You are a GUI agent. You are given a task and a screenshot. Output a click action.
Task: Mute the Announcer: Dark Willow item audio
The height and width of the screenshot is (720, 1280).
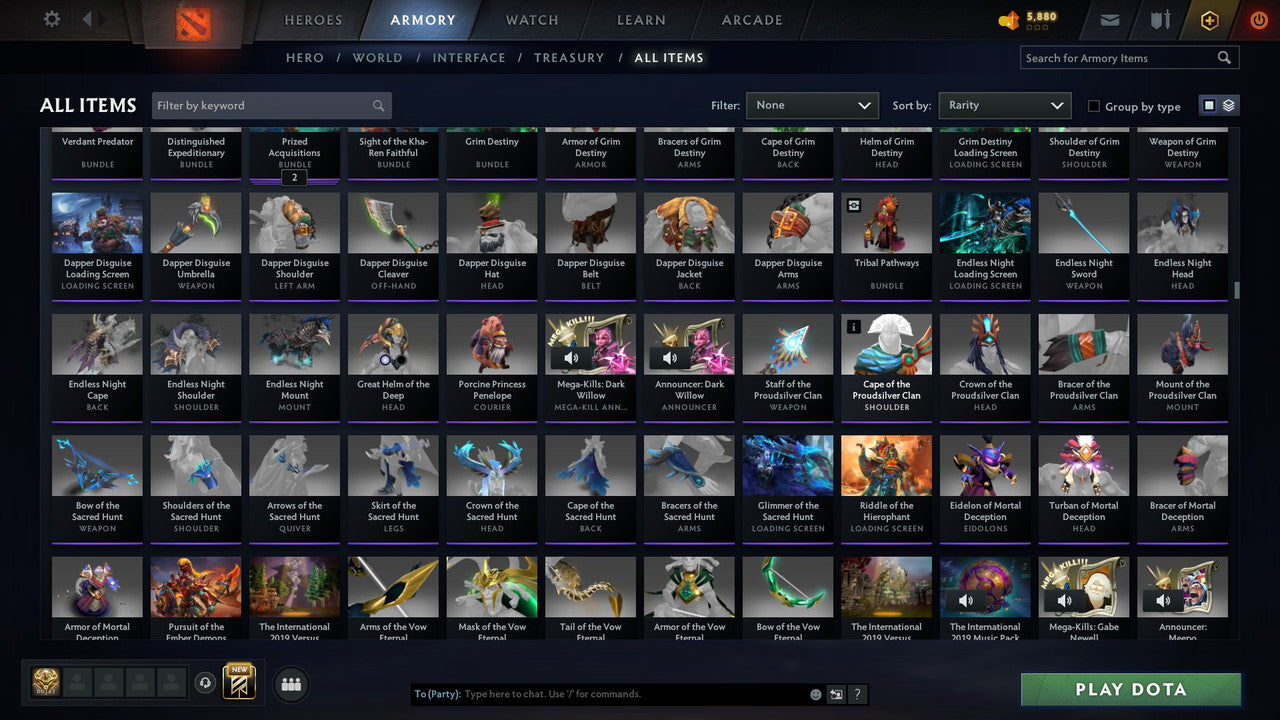coord(669,357)
